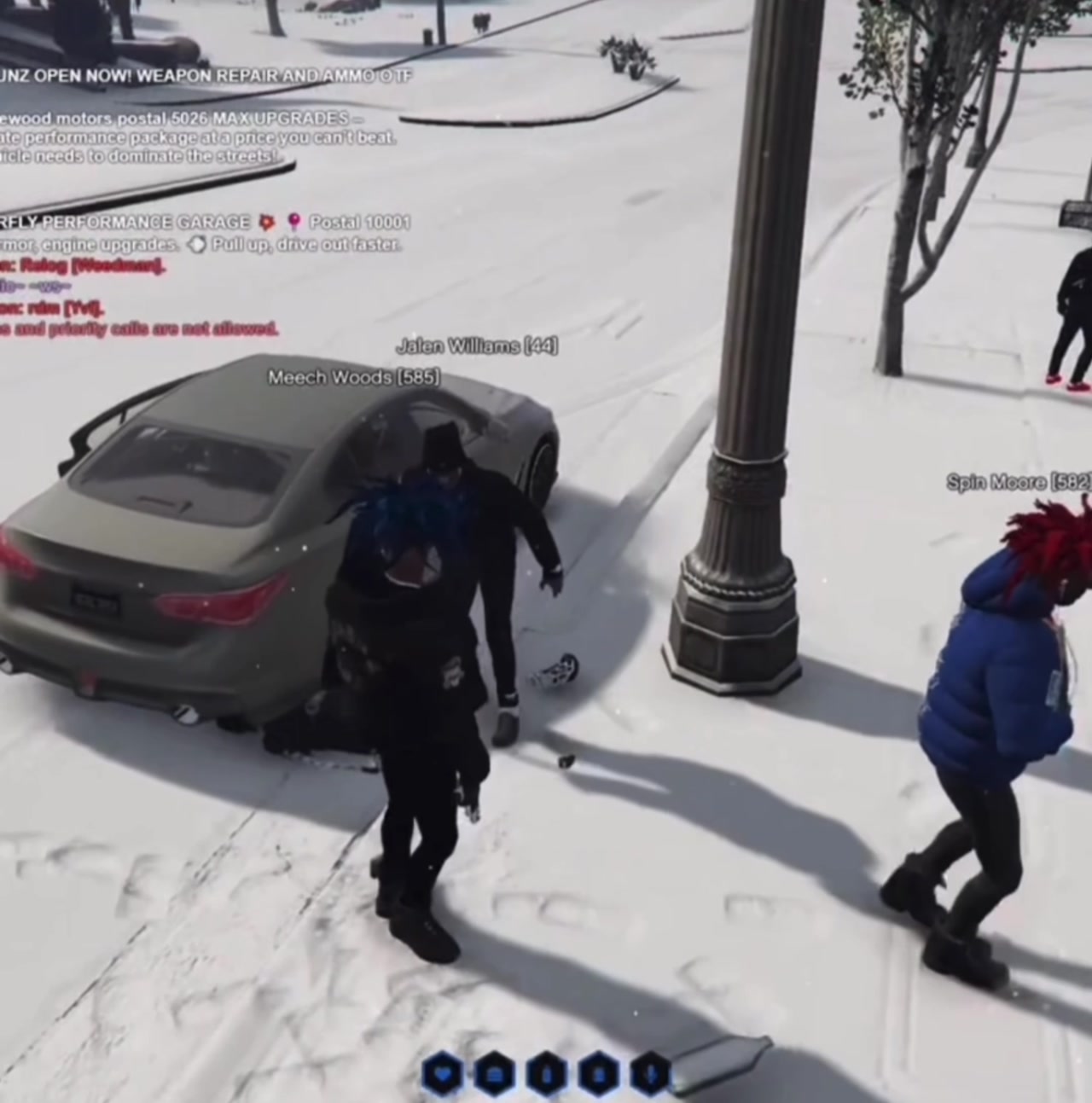This screenshot has height=1103, width=1092.
Task: Select the burger hunger status icon
Action: (x=493, y=1072)
